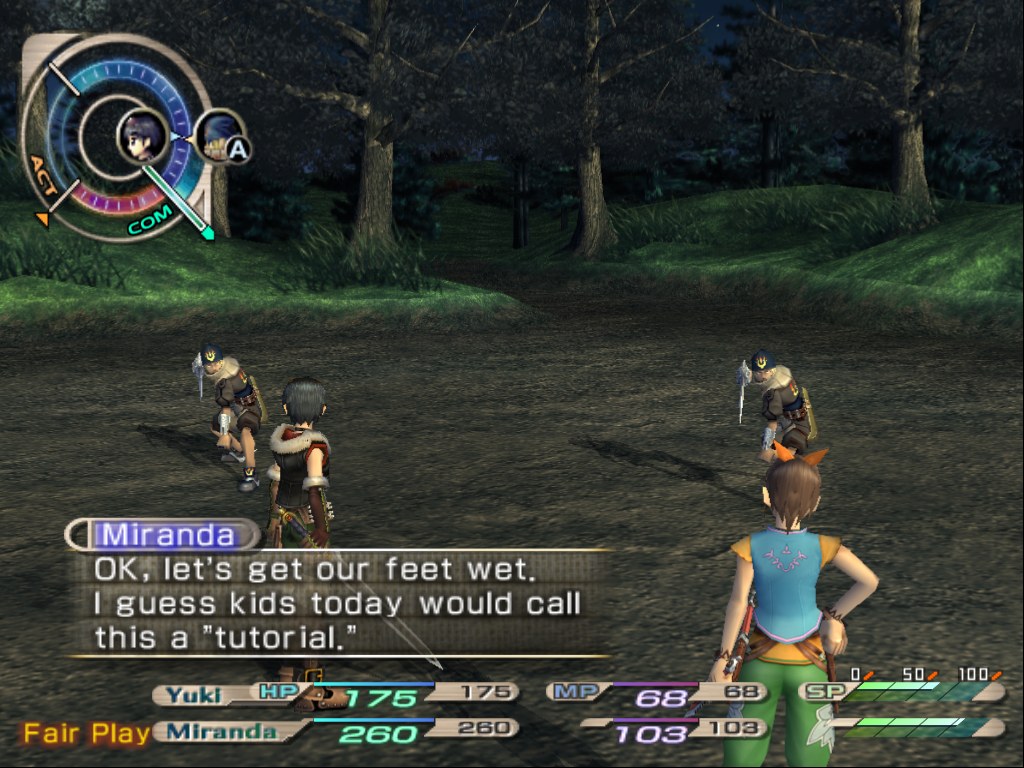This screenshot has height=768, width=1024.
Task: Click the Fair Play label
Action: coord(87,733)
